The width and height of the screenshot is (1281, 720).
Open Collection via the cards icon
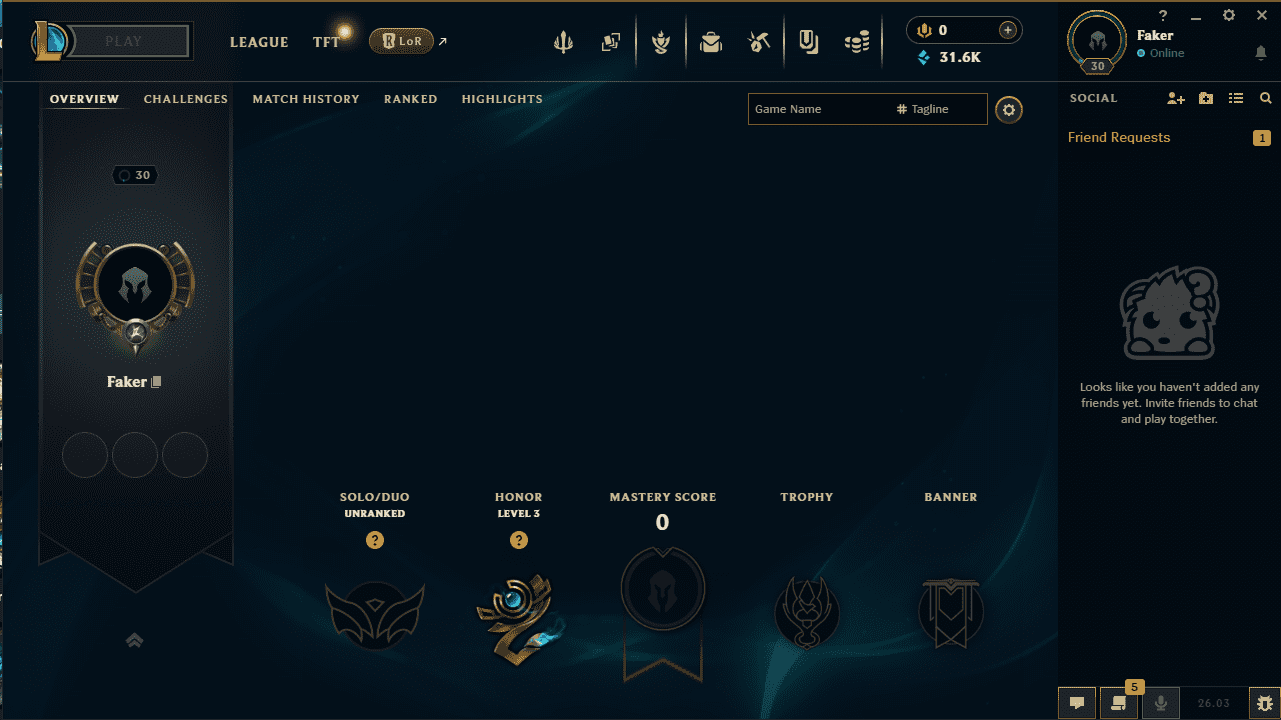611,42
